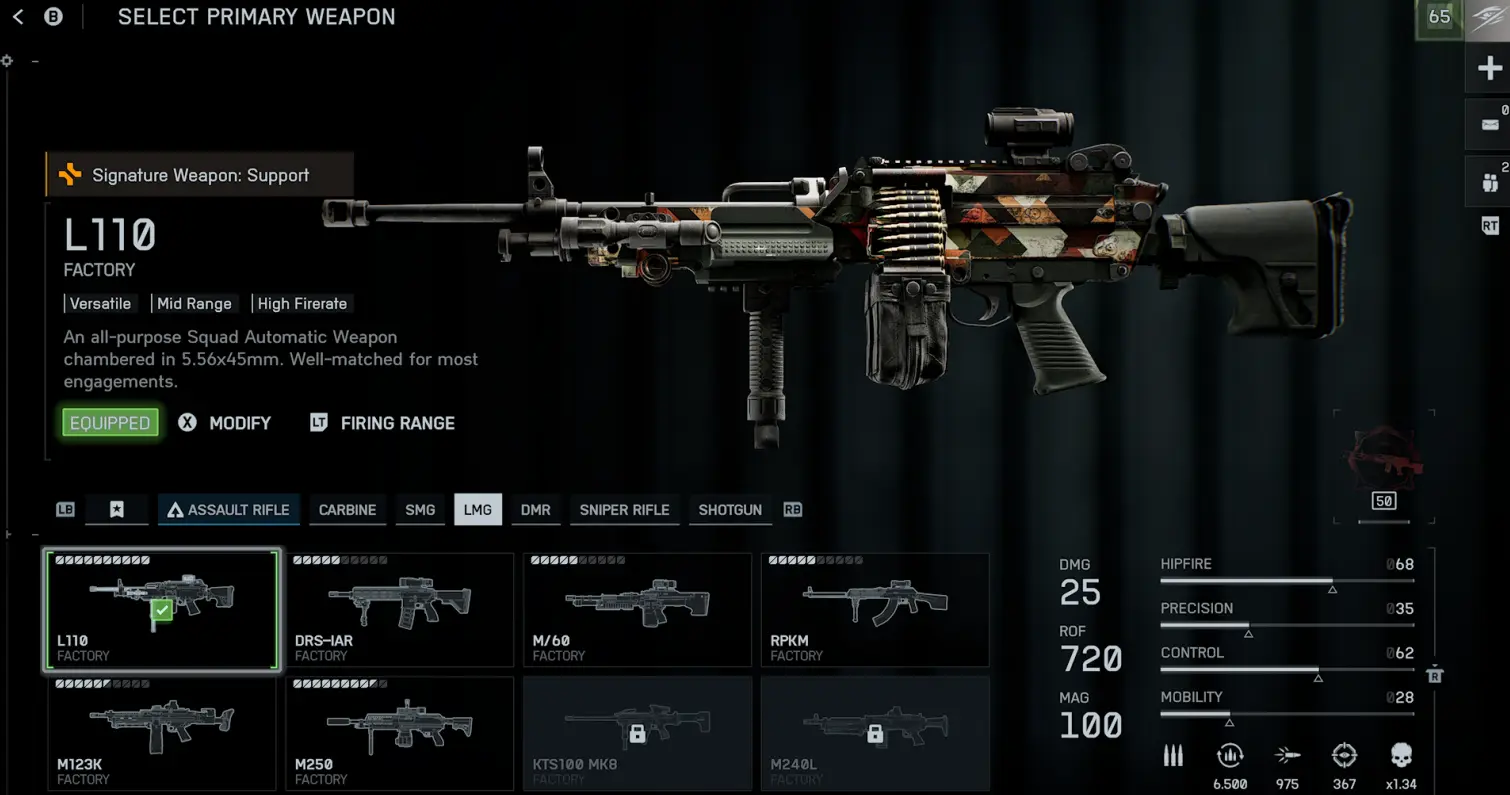The height and width of the screenshot is (795, 1510).
Task: Switch to the Assault Rifle category
Action: click(x=228, y=510)
